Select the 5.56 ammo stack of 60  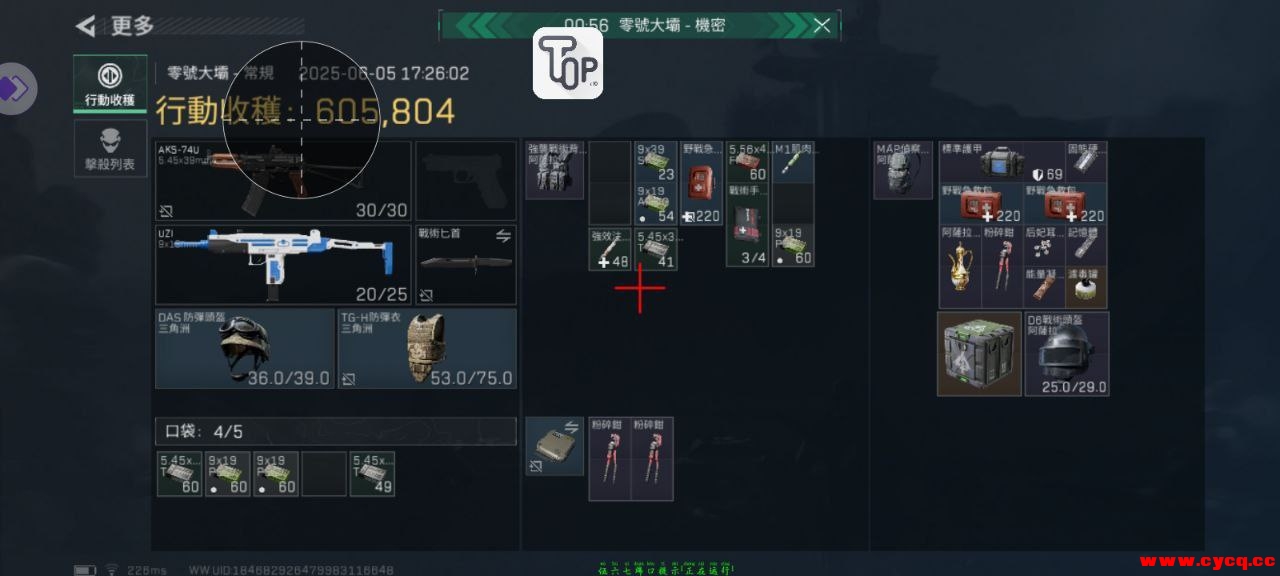coord(747,161)
